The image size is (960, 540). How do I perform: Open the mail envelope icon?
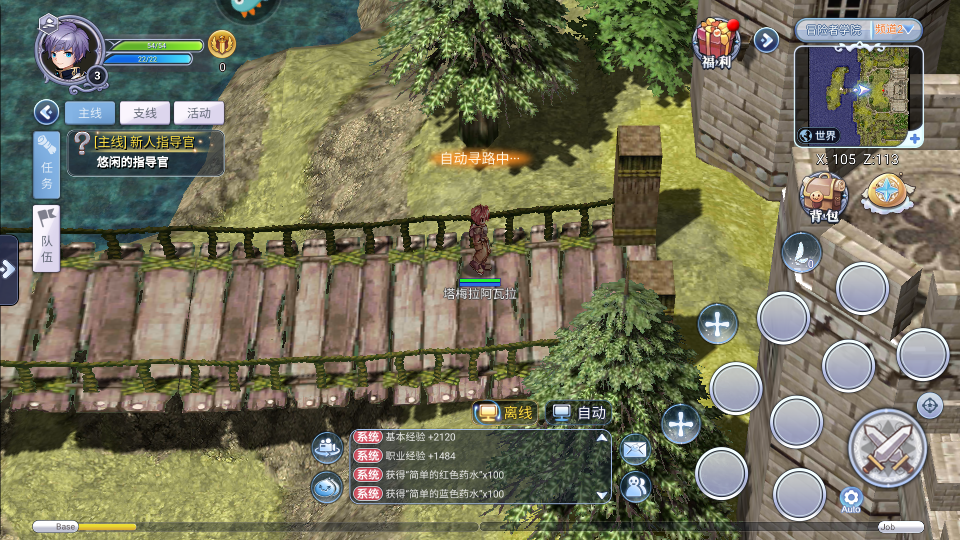(635, 450)
